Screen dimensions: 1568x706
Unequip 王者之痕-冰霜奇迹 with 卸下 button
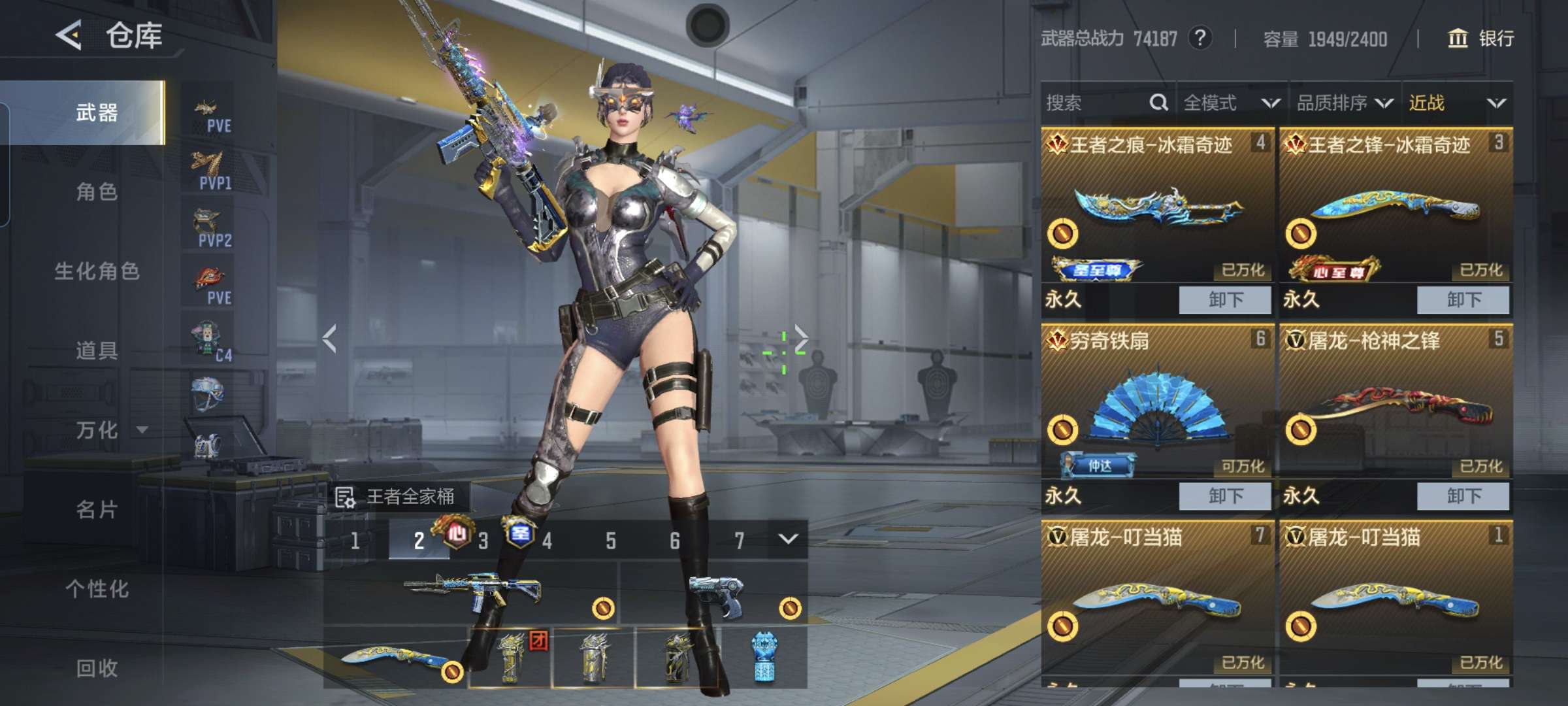click(x=1225, y=300)
